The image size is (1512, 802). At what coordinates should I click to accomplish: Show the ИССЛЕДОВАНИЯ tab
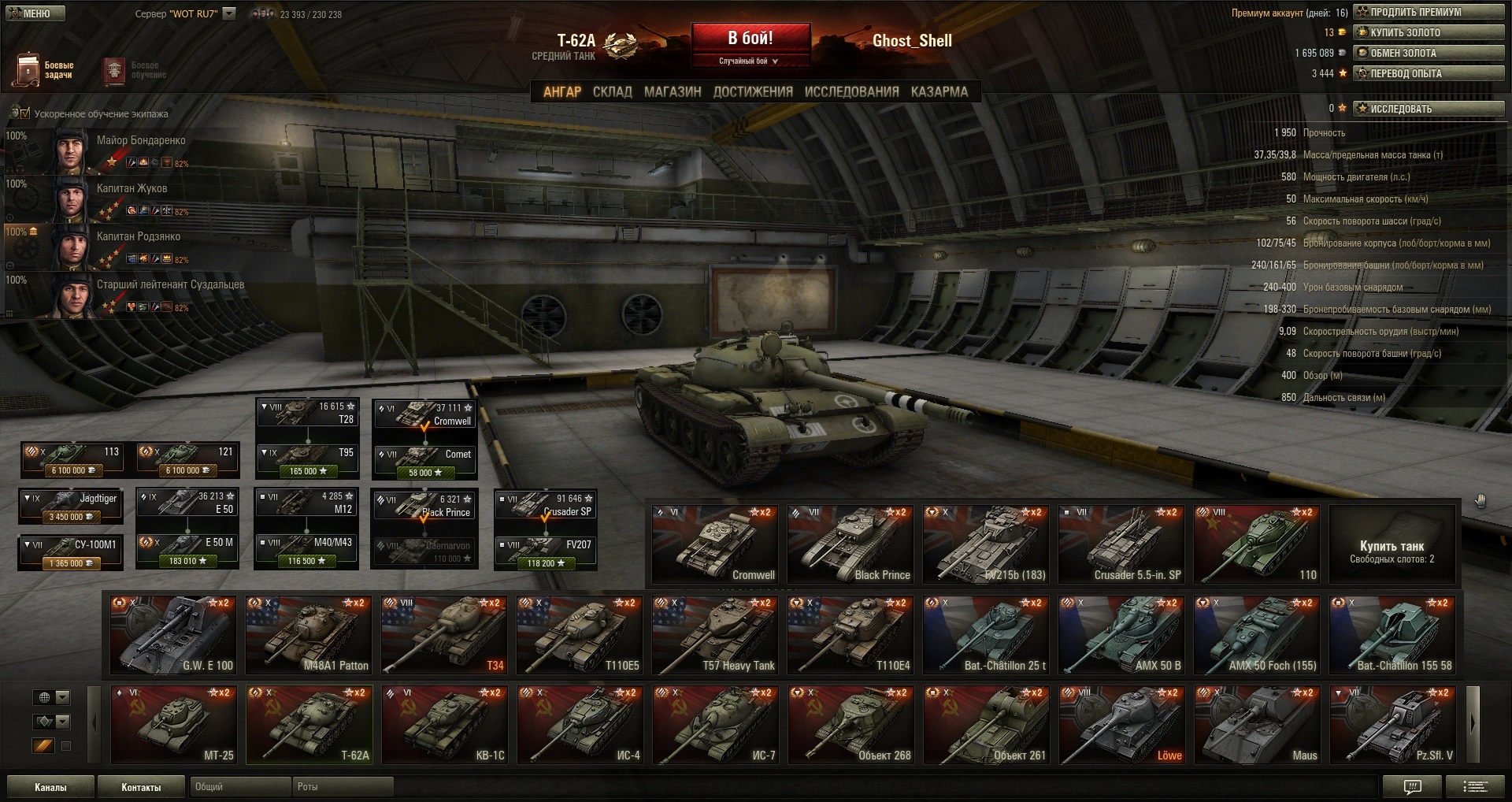pos(851,92)
